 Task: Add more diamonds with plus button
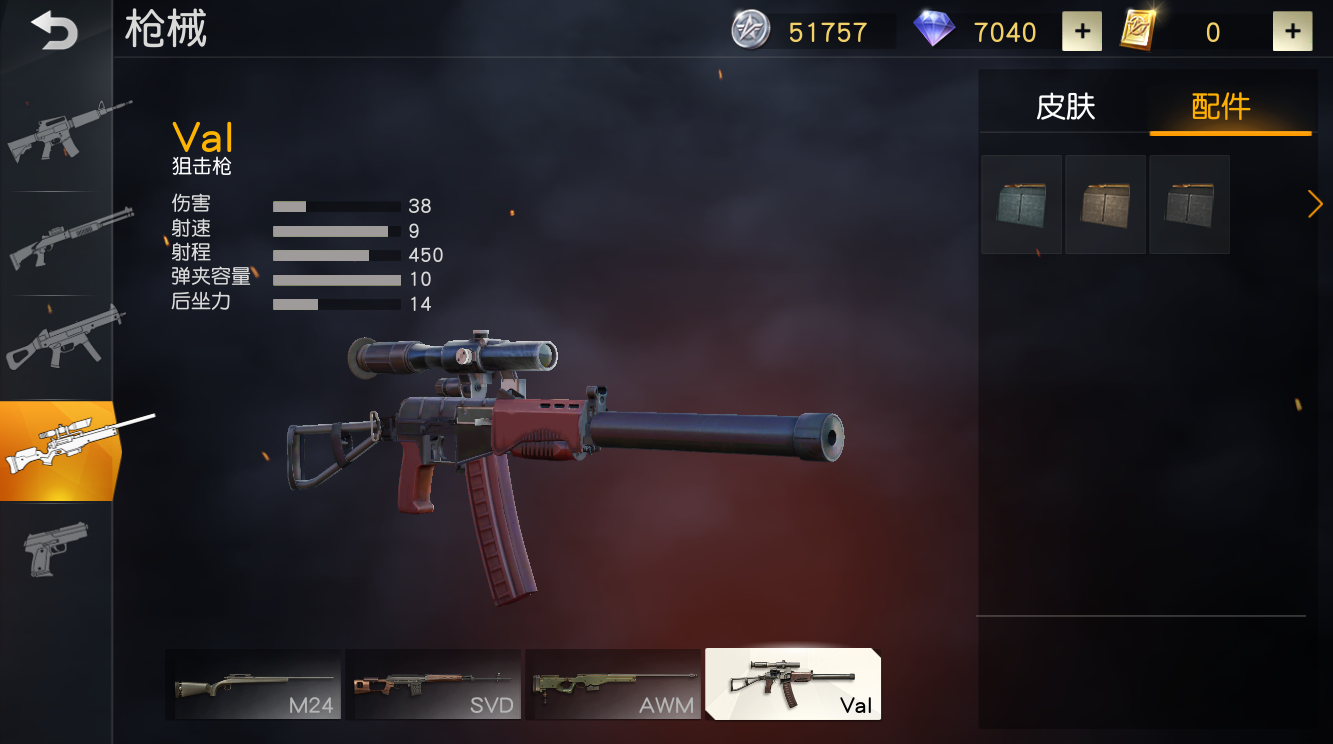point(1082,32)
